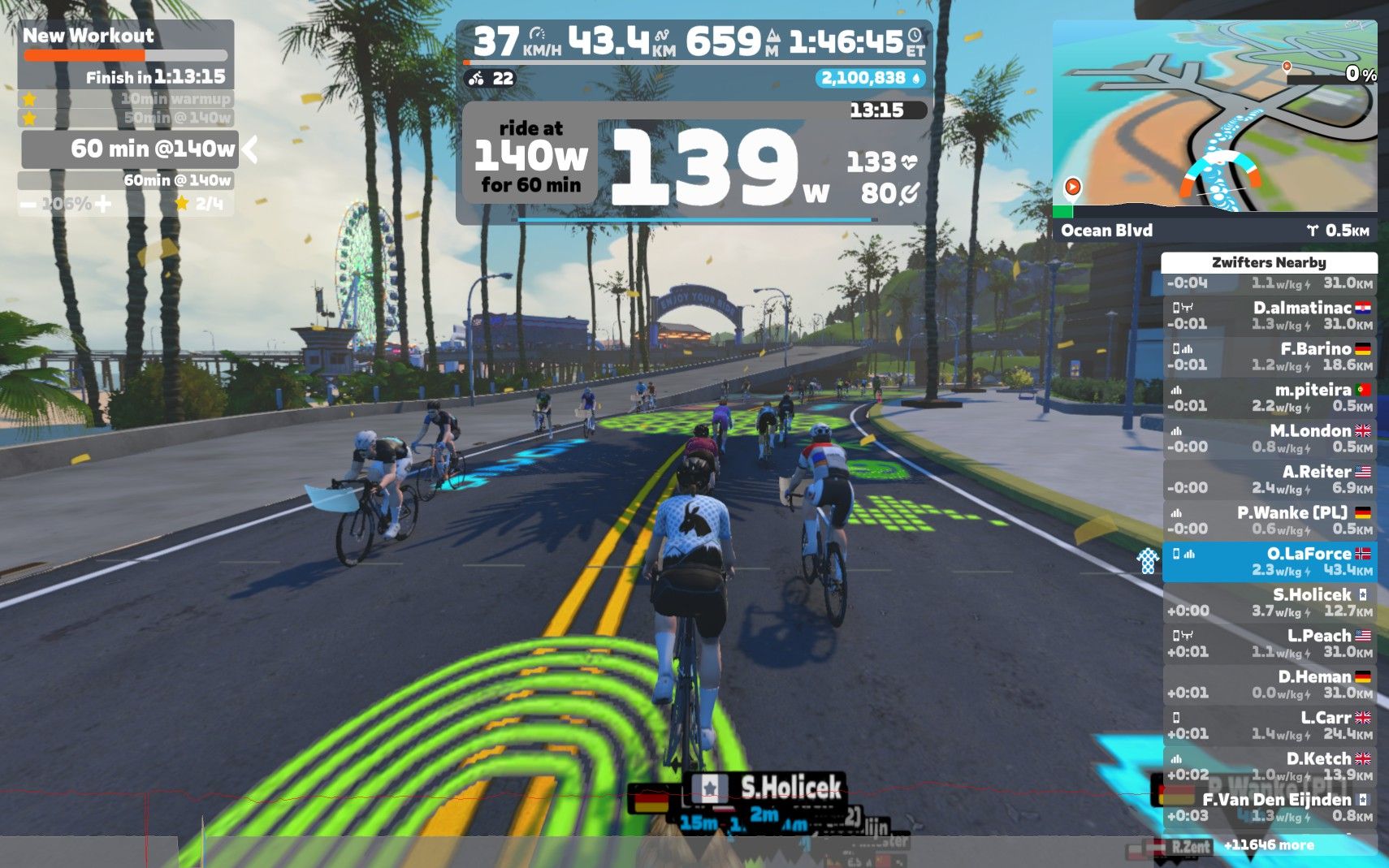Click the New Workout progress panel
1389x868 pixels.
point(126,55)
